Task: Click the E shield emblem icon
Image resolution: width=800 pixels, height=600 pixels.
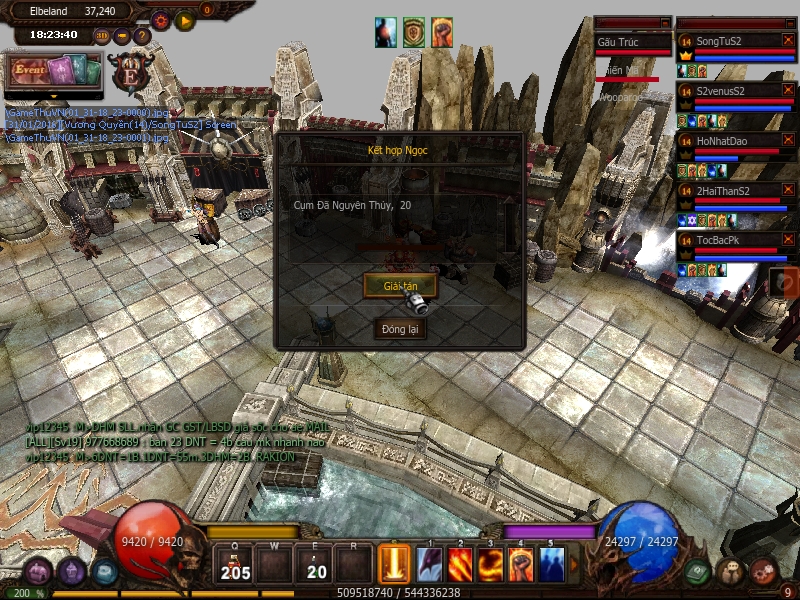Action: pos(131,73)
